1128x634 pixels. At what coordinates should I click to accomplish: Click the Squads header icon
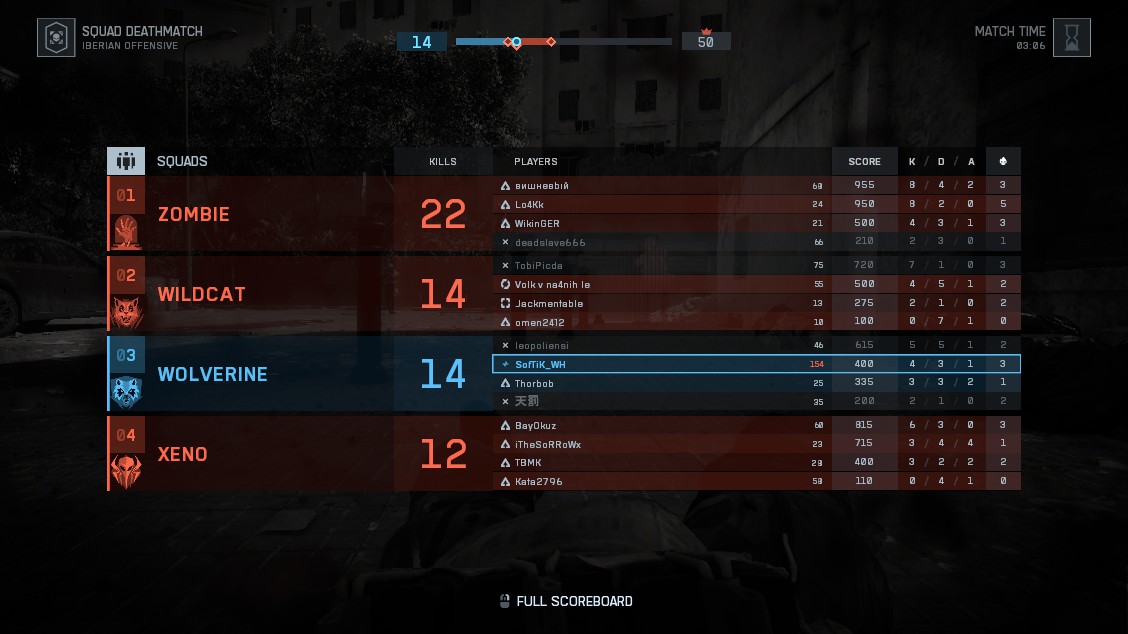click(126, 161)
